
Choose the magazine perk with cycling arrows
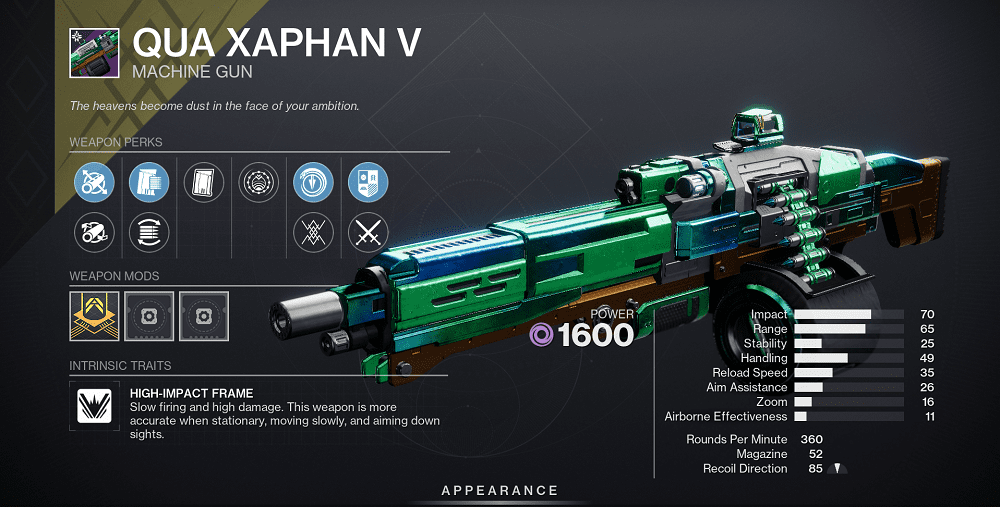[x=149, y=234]
